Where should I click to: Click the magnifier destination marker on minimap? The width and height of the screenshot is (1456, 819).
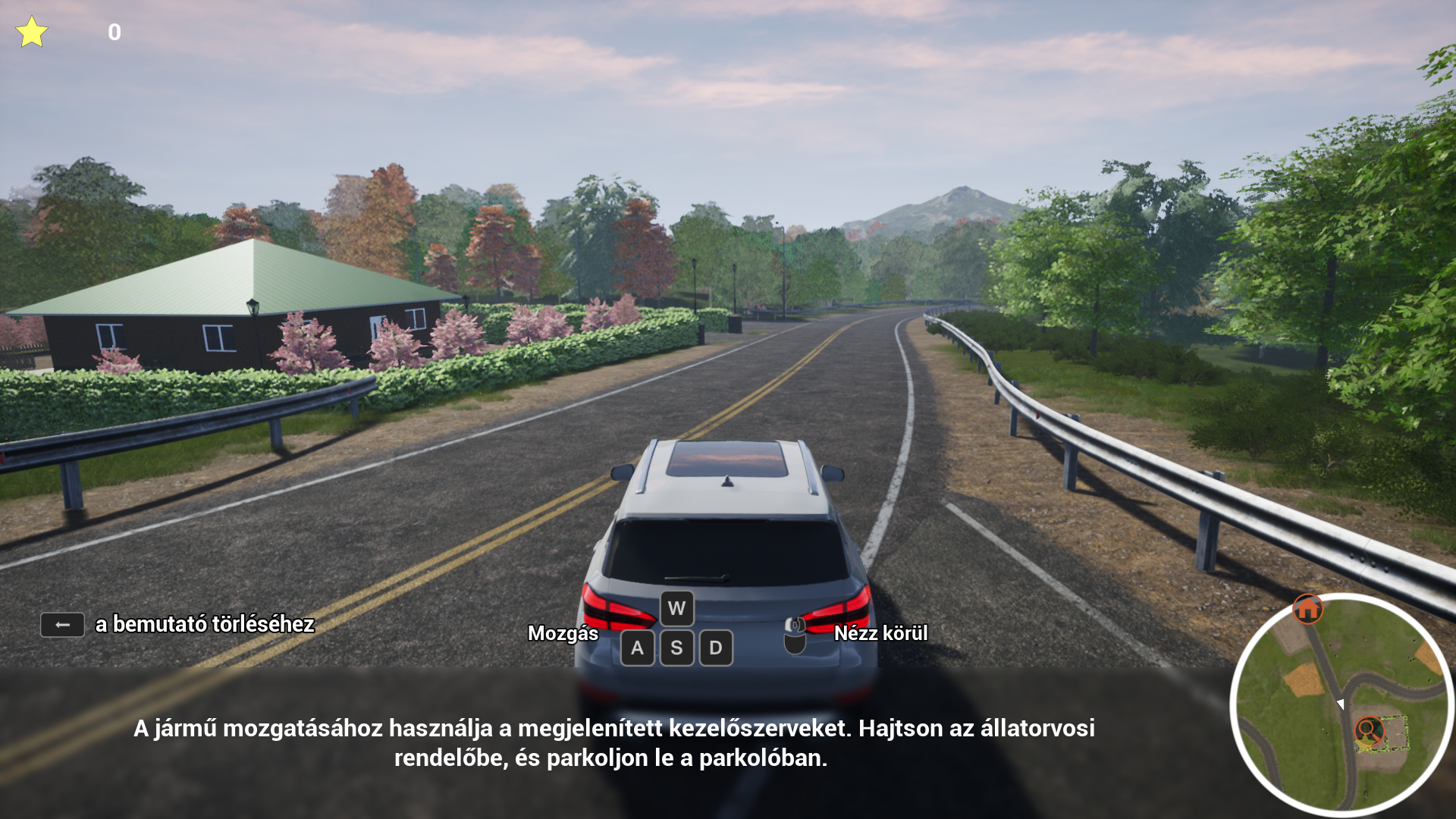point(1369,731)
